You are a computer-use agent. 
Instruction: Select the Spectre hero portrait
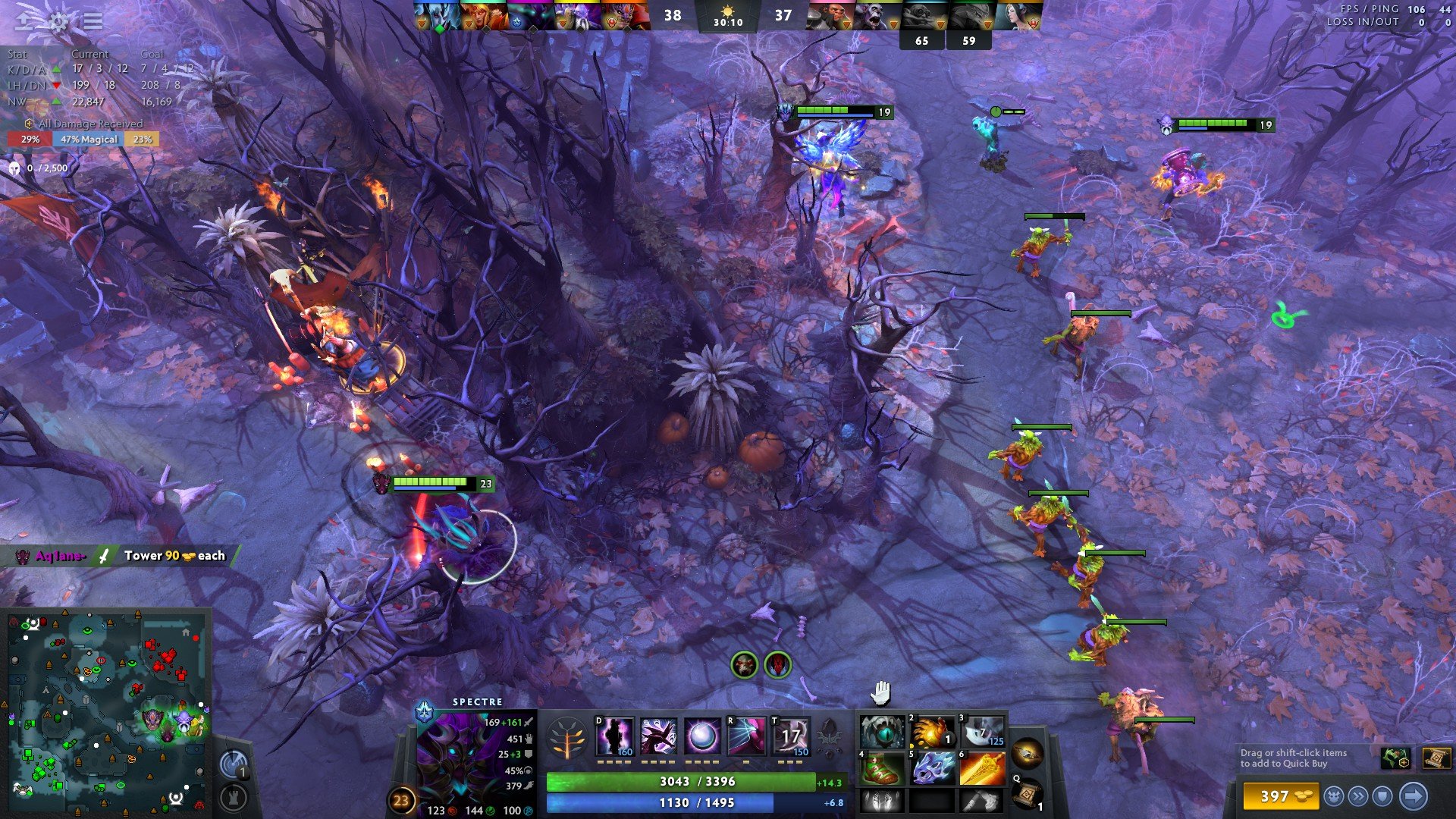(457, 755)
